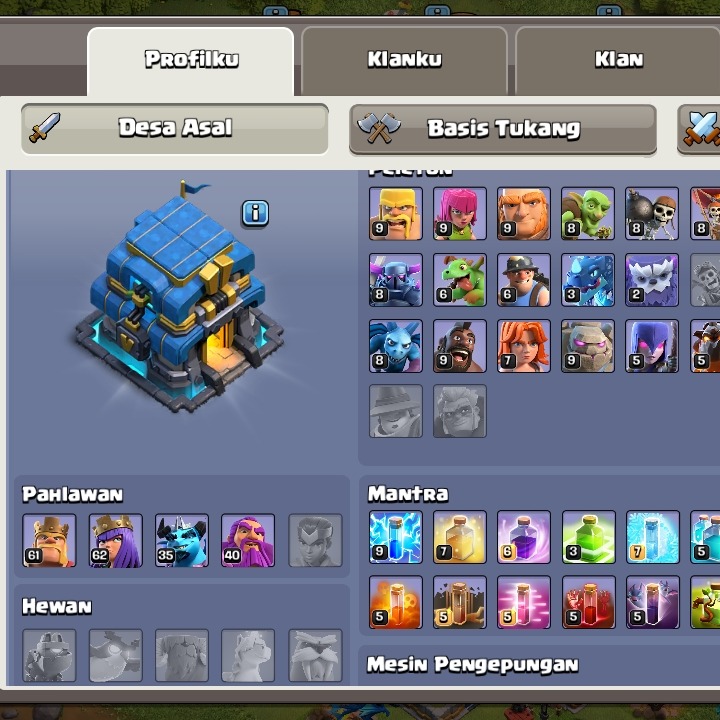Pick the P.E.K.K.A troop icon

[396, 279]
